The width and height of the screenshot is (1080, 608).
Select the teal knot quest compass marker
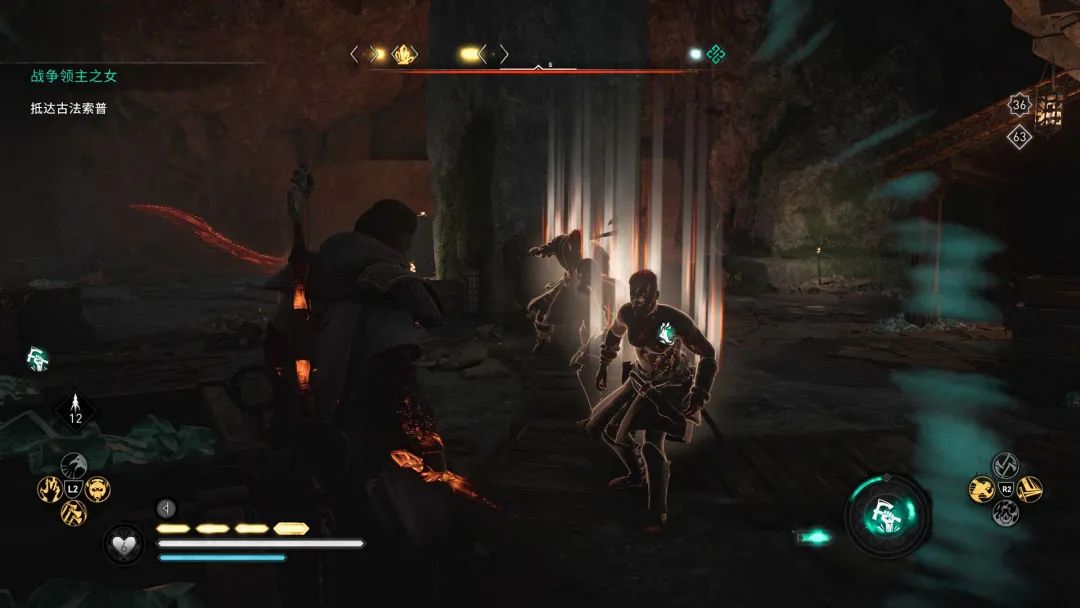(716, 54)
